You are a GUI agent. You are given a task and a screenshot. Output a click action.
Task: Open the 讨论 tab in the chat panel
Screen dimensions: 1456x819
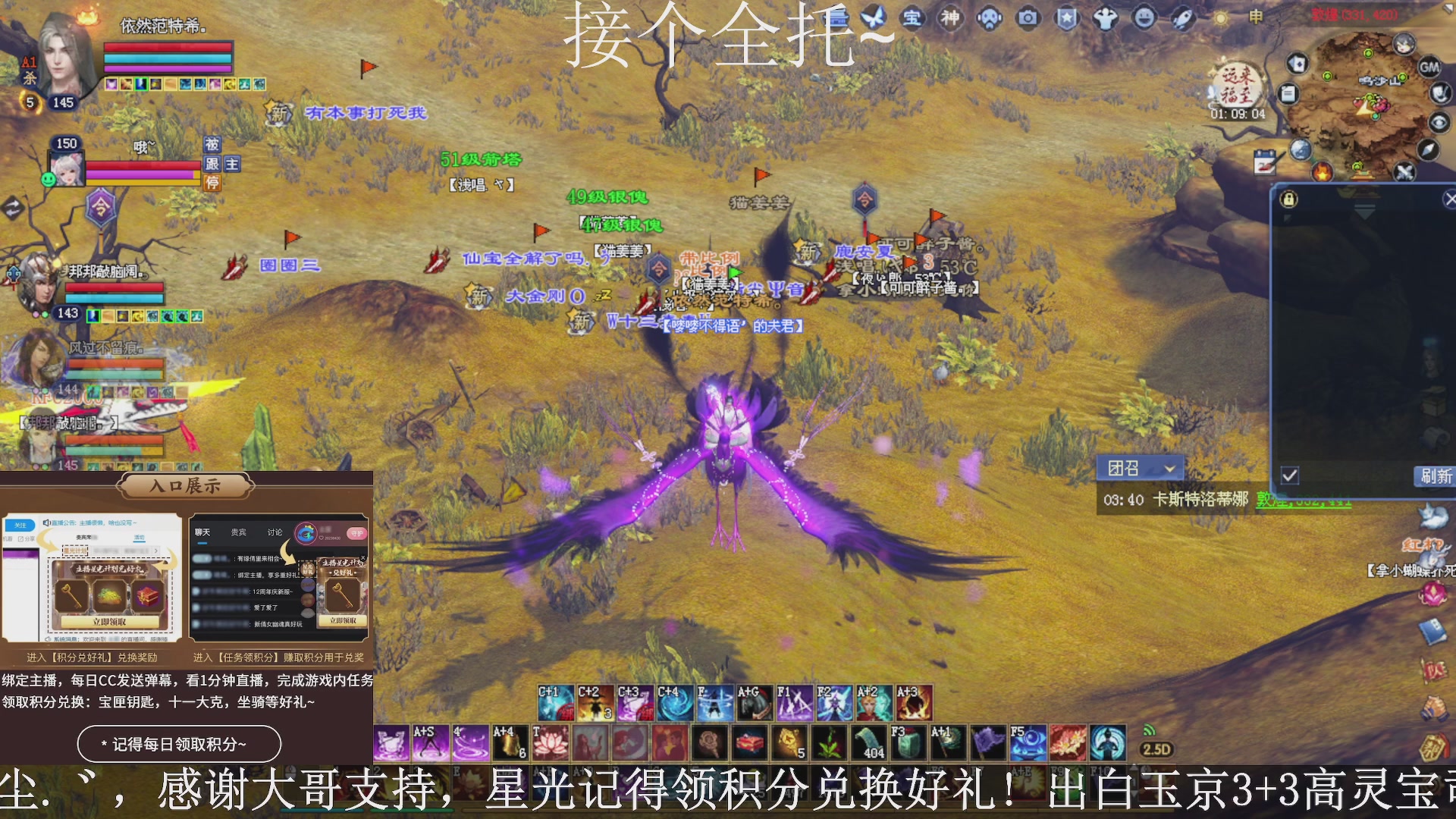[275, 532]
